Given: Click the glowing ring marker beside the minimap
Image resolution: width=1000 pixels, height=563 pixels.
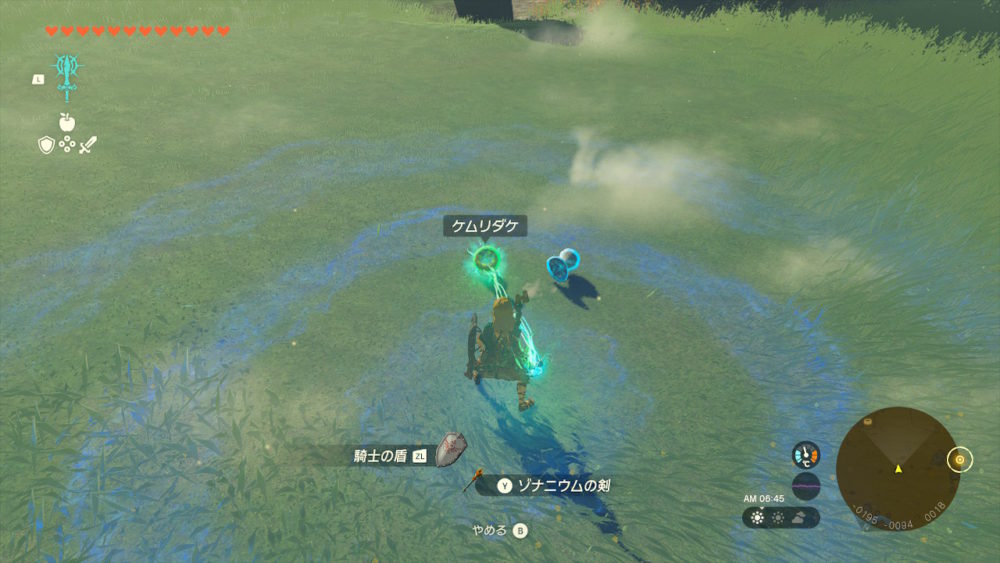Looking at the screenshot, I should [960, 460].
